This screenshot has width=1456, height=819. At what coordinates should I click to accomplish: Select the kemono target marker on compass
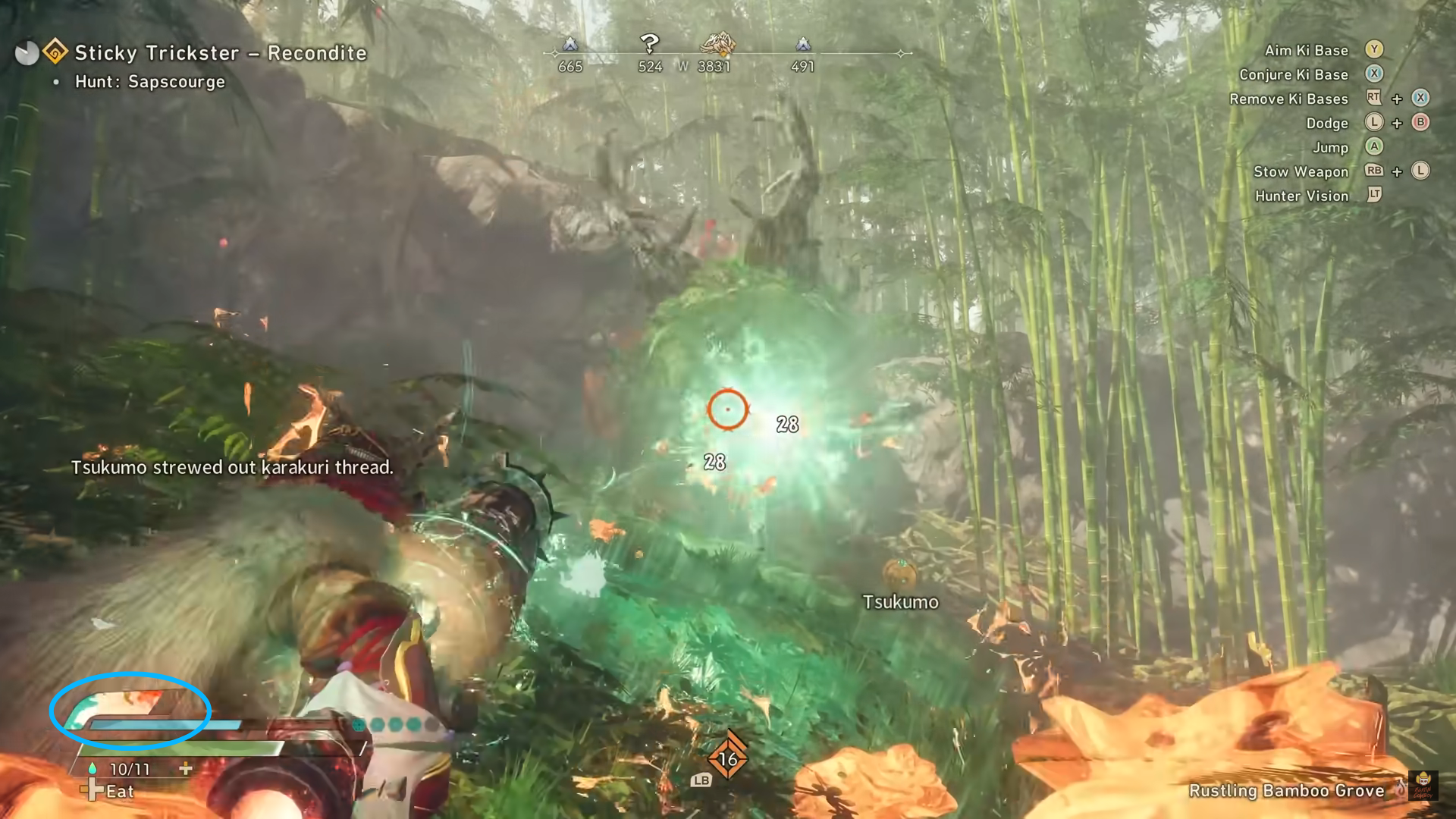717,45
